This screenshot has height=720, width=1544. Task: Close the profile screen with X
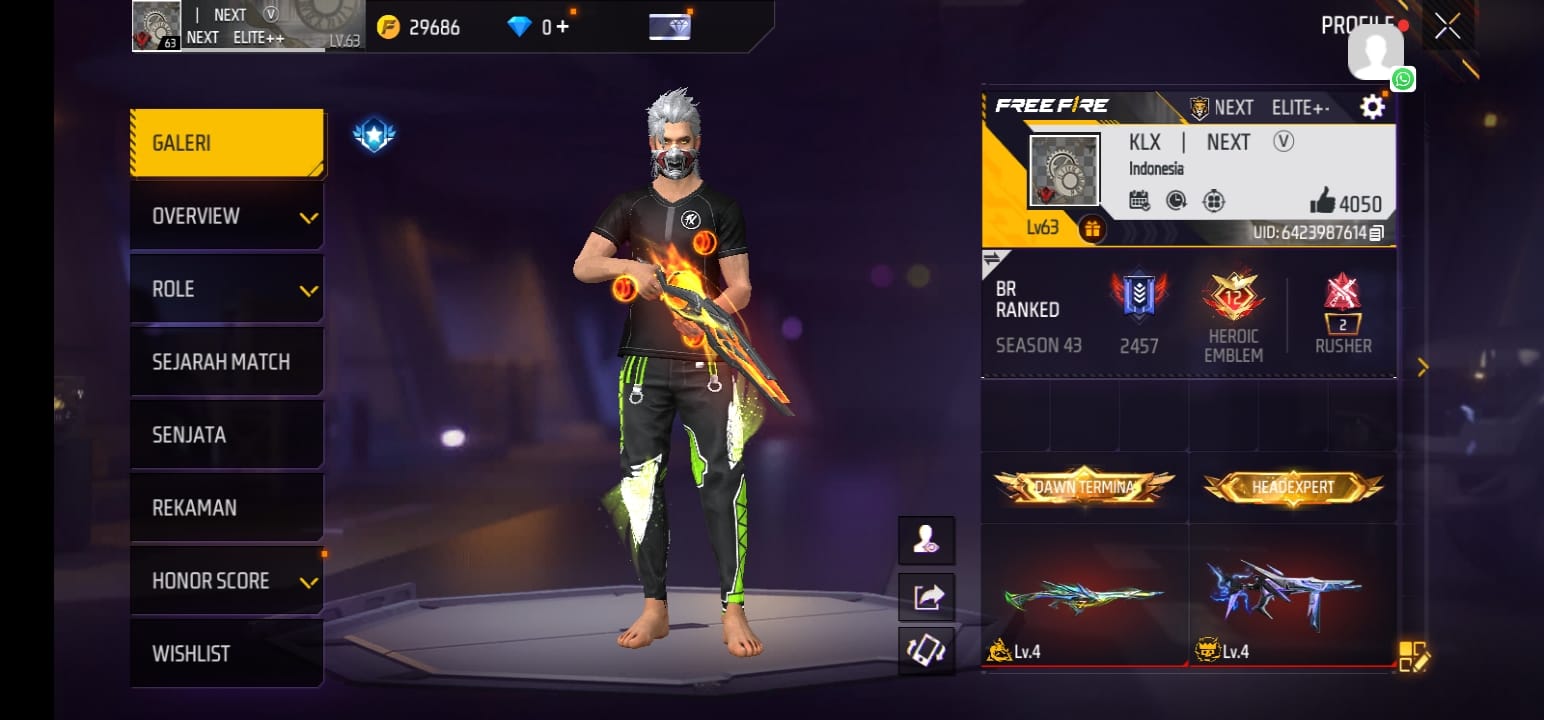coord(1447,27)
